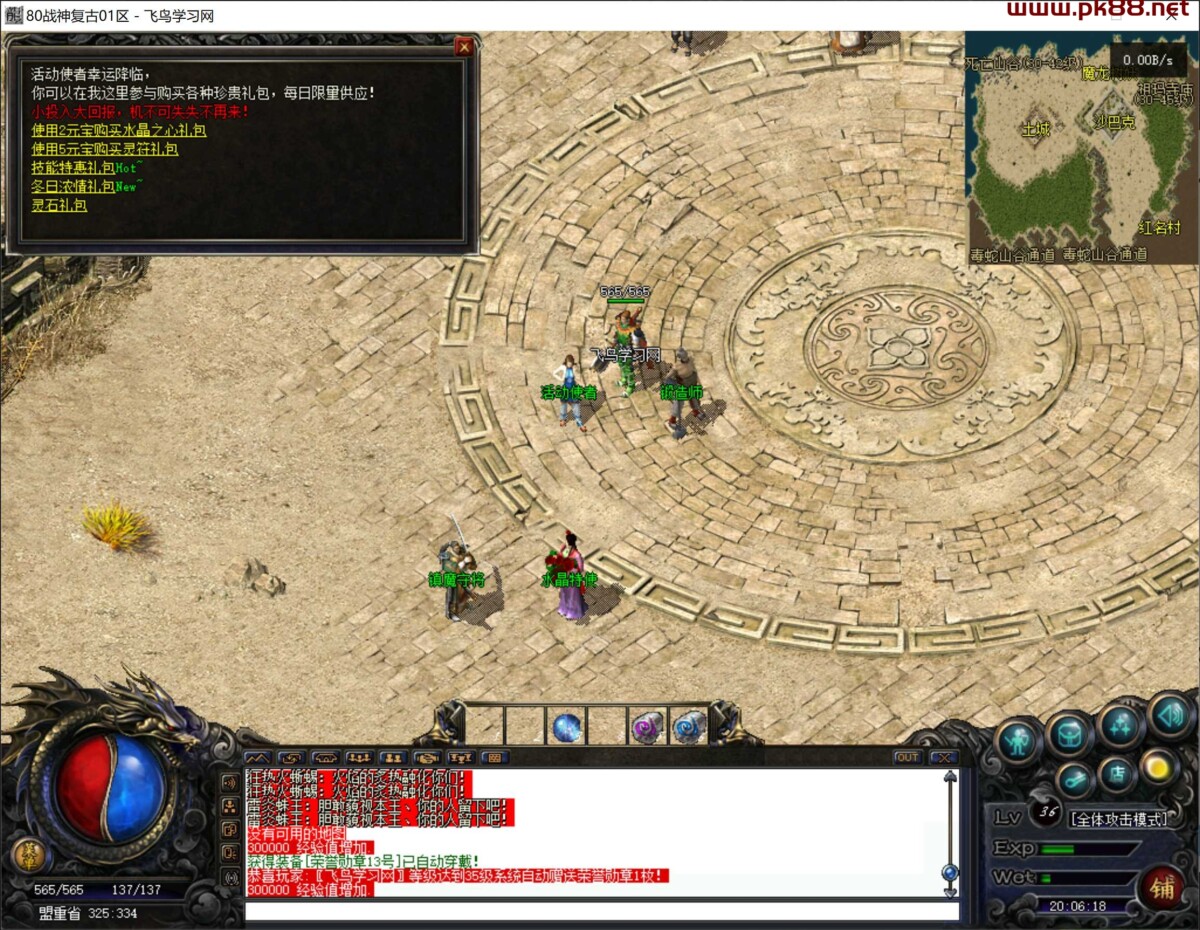The height and width of the screenshot is (930, 1200).
Task: Open the bag inventory icon
Action: click(x=1069, y=735)
